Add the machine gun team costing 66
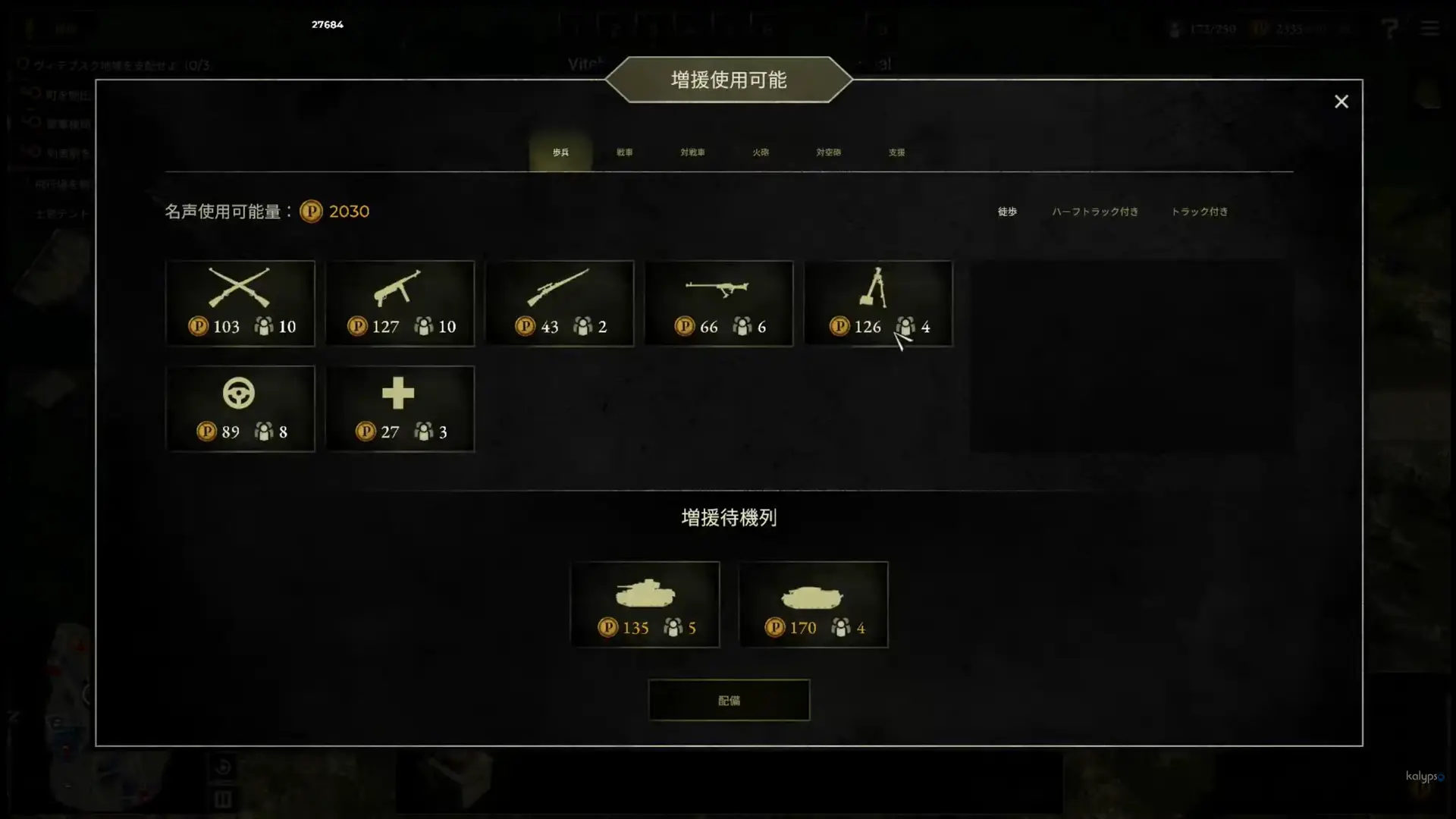 (x=719, y=303)
